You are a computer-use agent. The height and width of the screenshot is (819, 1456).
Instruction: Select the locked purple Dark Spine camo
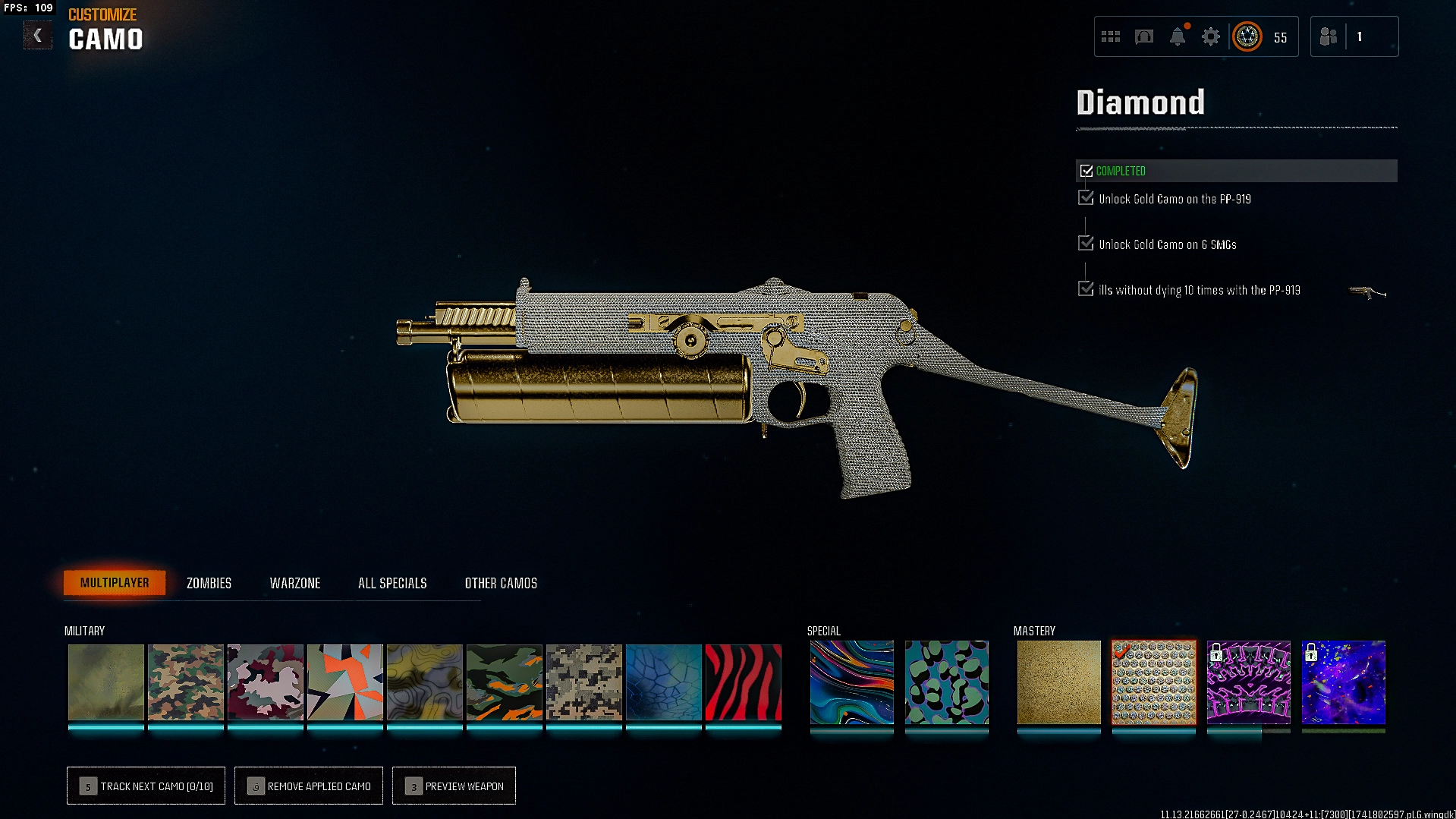(1248, 682)
